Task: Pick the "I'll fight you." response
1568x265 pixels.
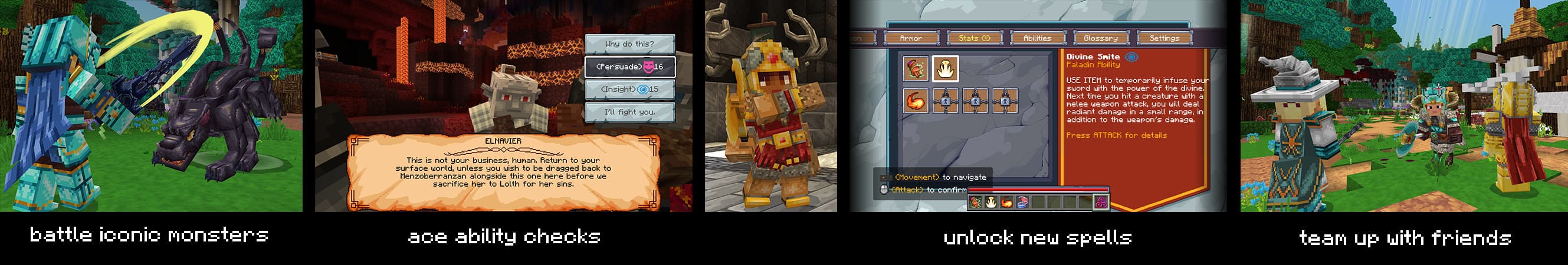Action: [x=629, y=112]
